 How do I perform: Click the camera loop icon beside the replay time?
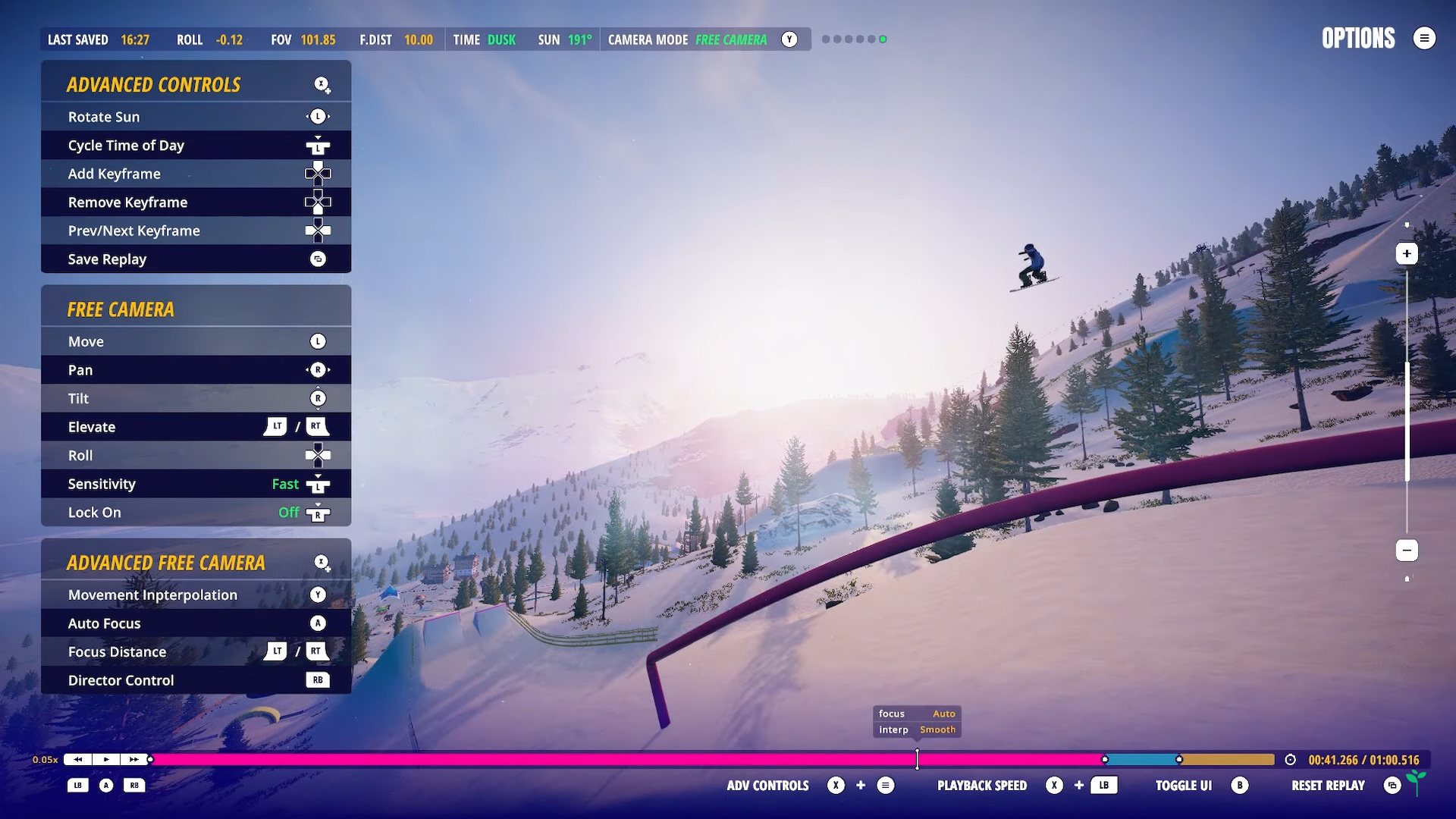(x=1291, y=759)
